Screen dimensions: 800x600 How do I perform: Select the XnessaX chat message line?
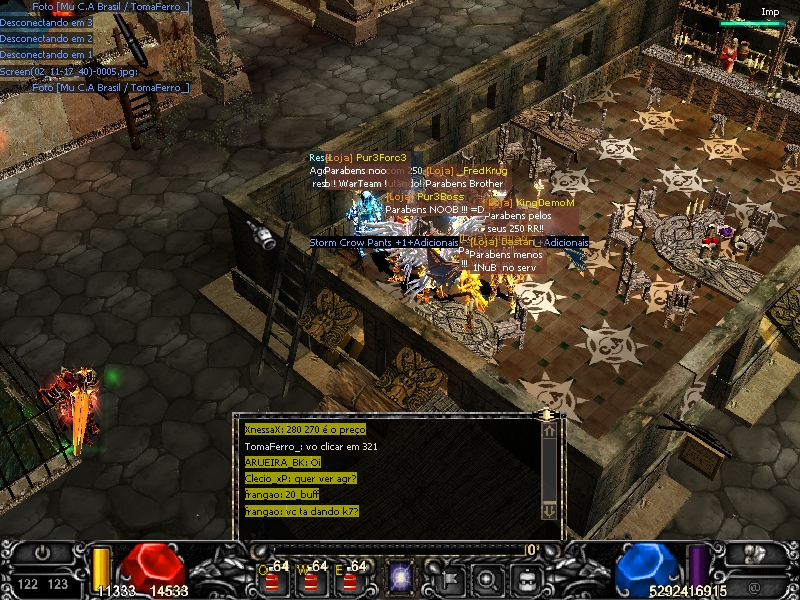click(x=305, y=429)
